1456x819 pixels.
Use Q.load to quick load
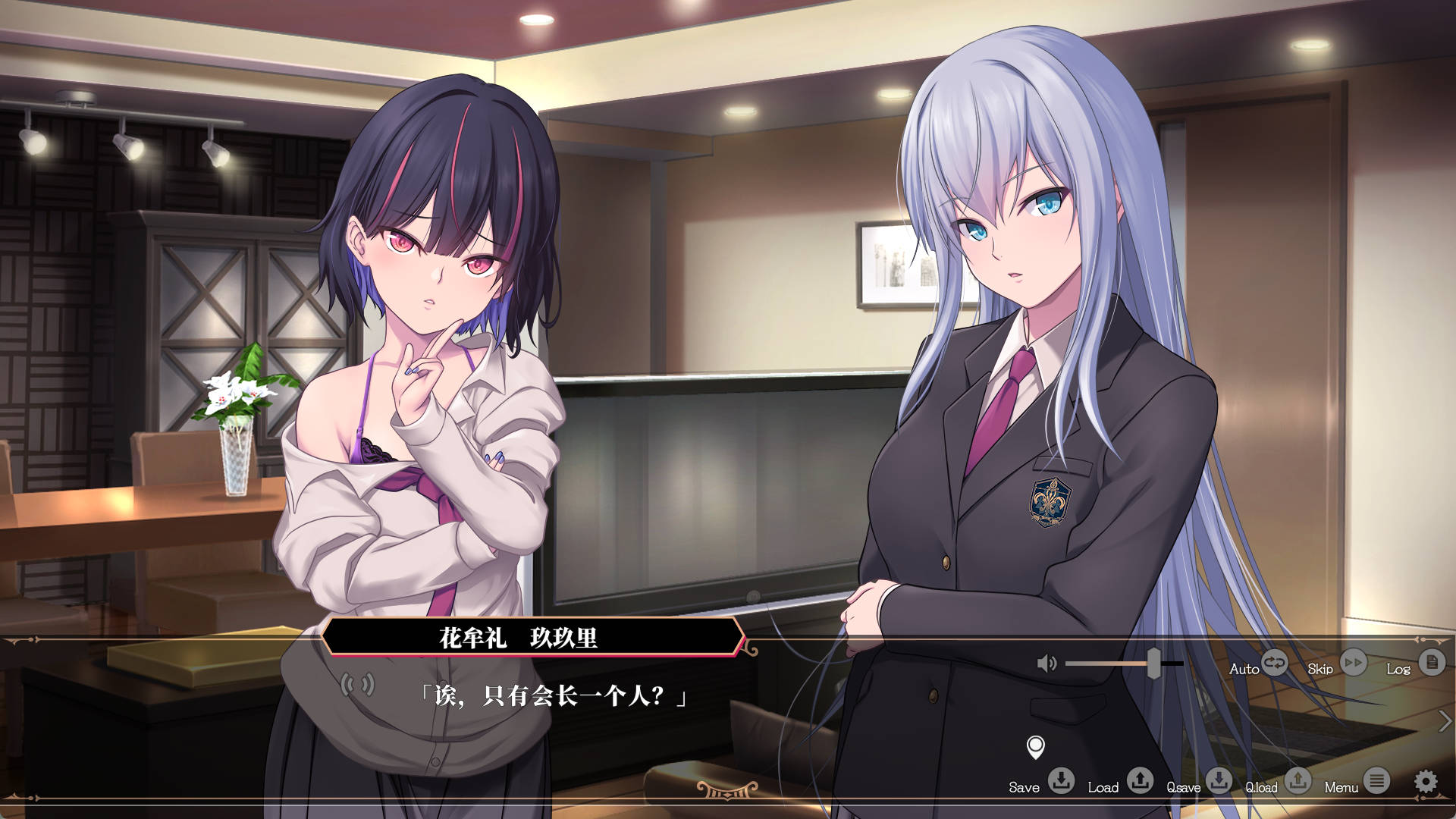tap(1298, 780)
